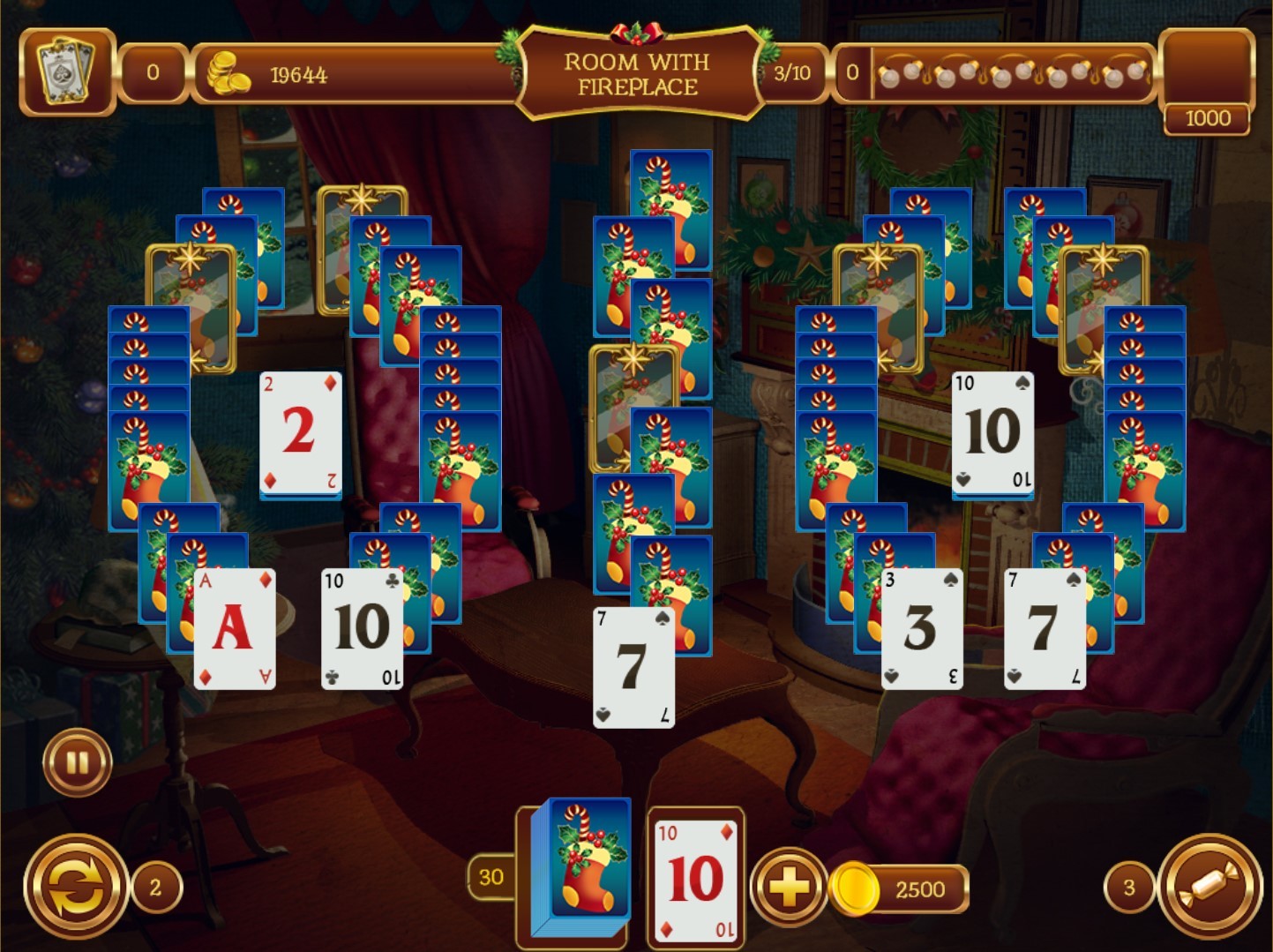Screen dimensions: 1273x952
Task: Click the 3/10 level counter
Action: click(x=792, y=75)
